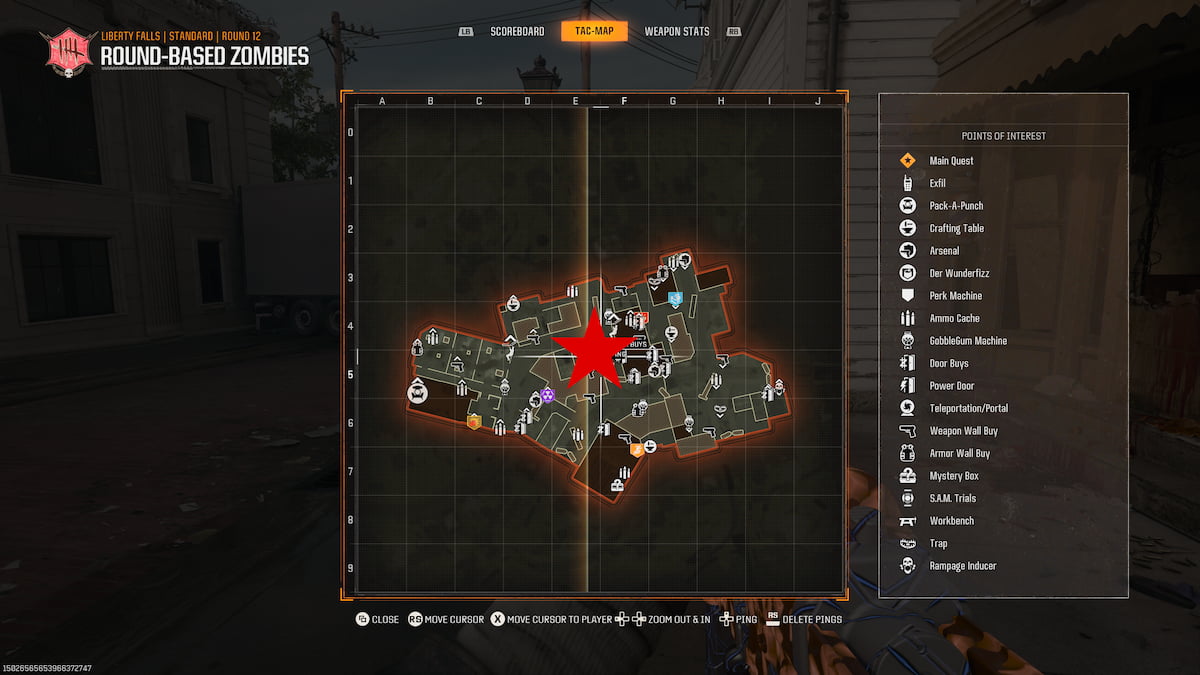Choose the Exfil legend entry
Screen dimensions: 1200x675
point(937,183)
